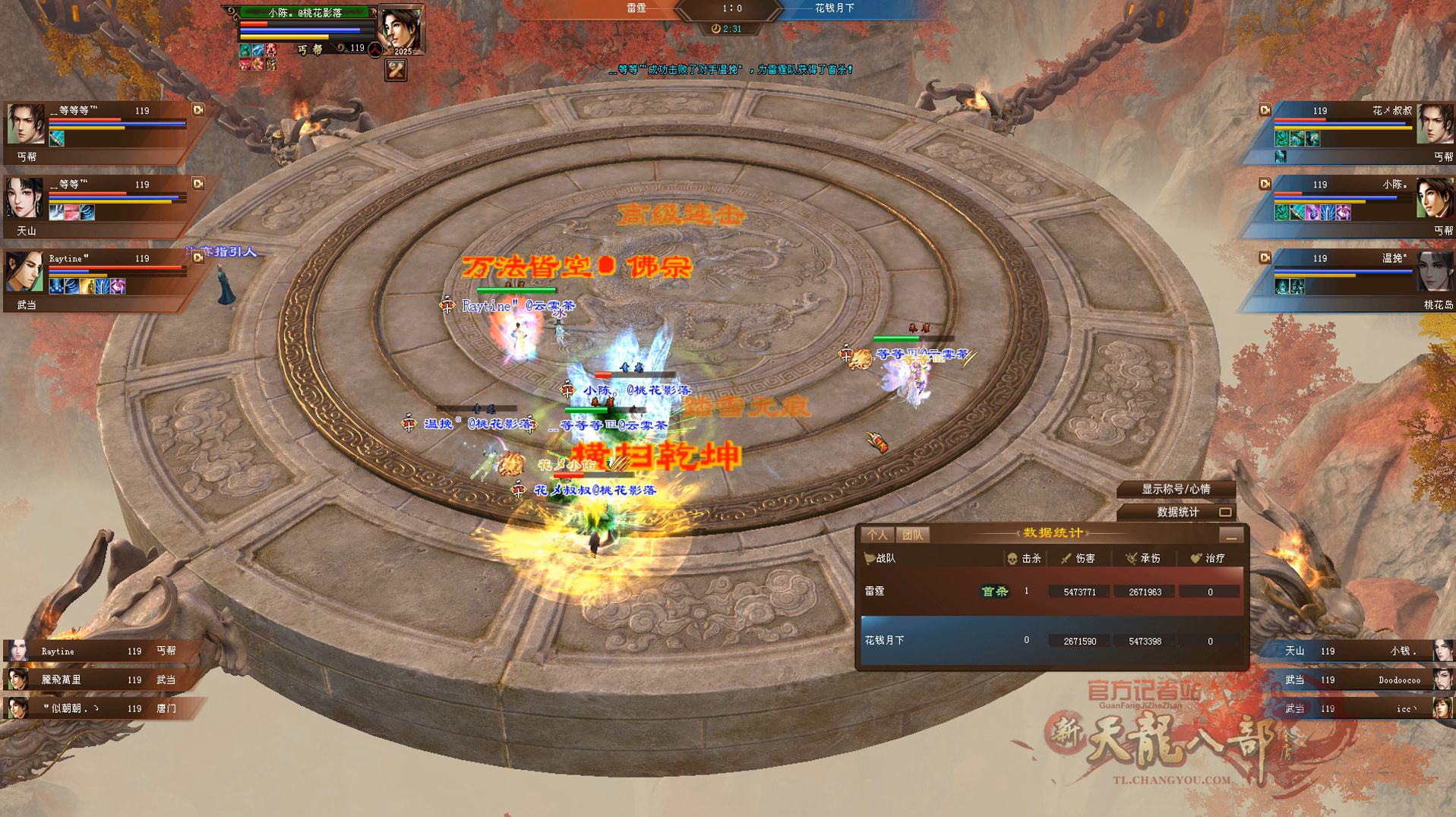Sort stats by 伤害 column header
Image resolution: width=1456 pixels, height=817 pixels.
click(x=1079, y=558)
